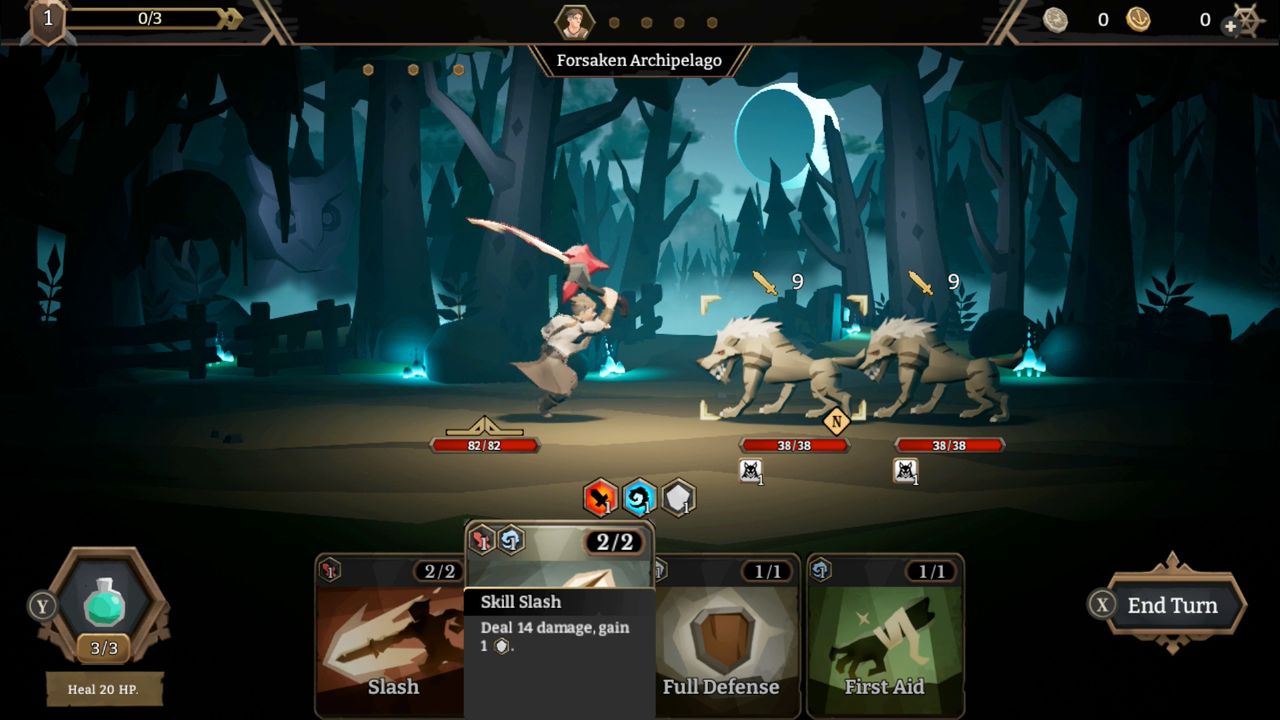Click the wolf debuff icon under left wolf

point(752,469)
